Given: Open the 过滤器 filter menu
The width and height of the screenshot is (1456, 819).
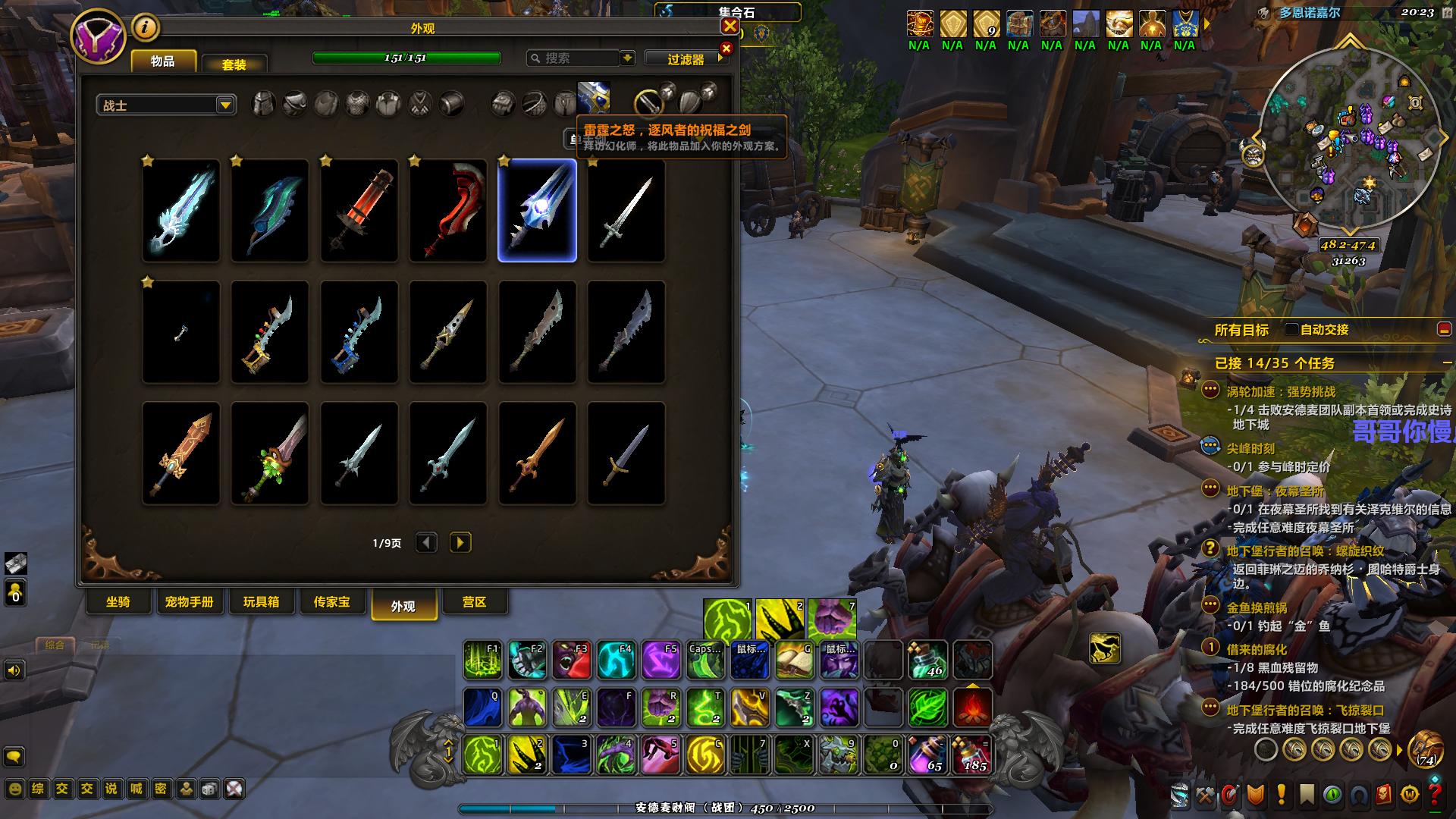Looking at the screenshot, I should (x=686, y=59).
